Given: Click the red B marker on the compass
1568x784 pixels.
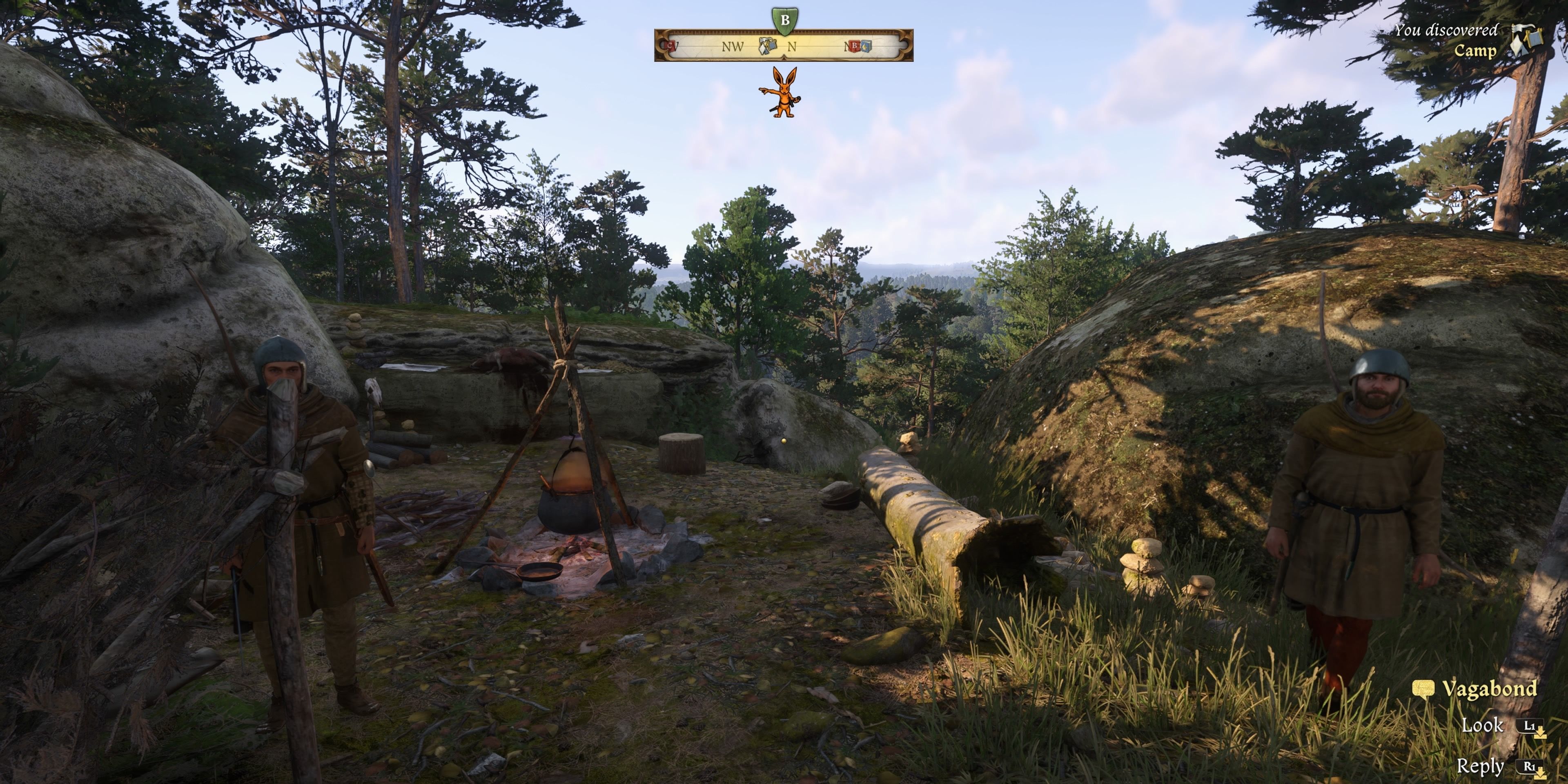Looking at the screenshot, I should [x=855, y=46].
